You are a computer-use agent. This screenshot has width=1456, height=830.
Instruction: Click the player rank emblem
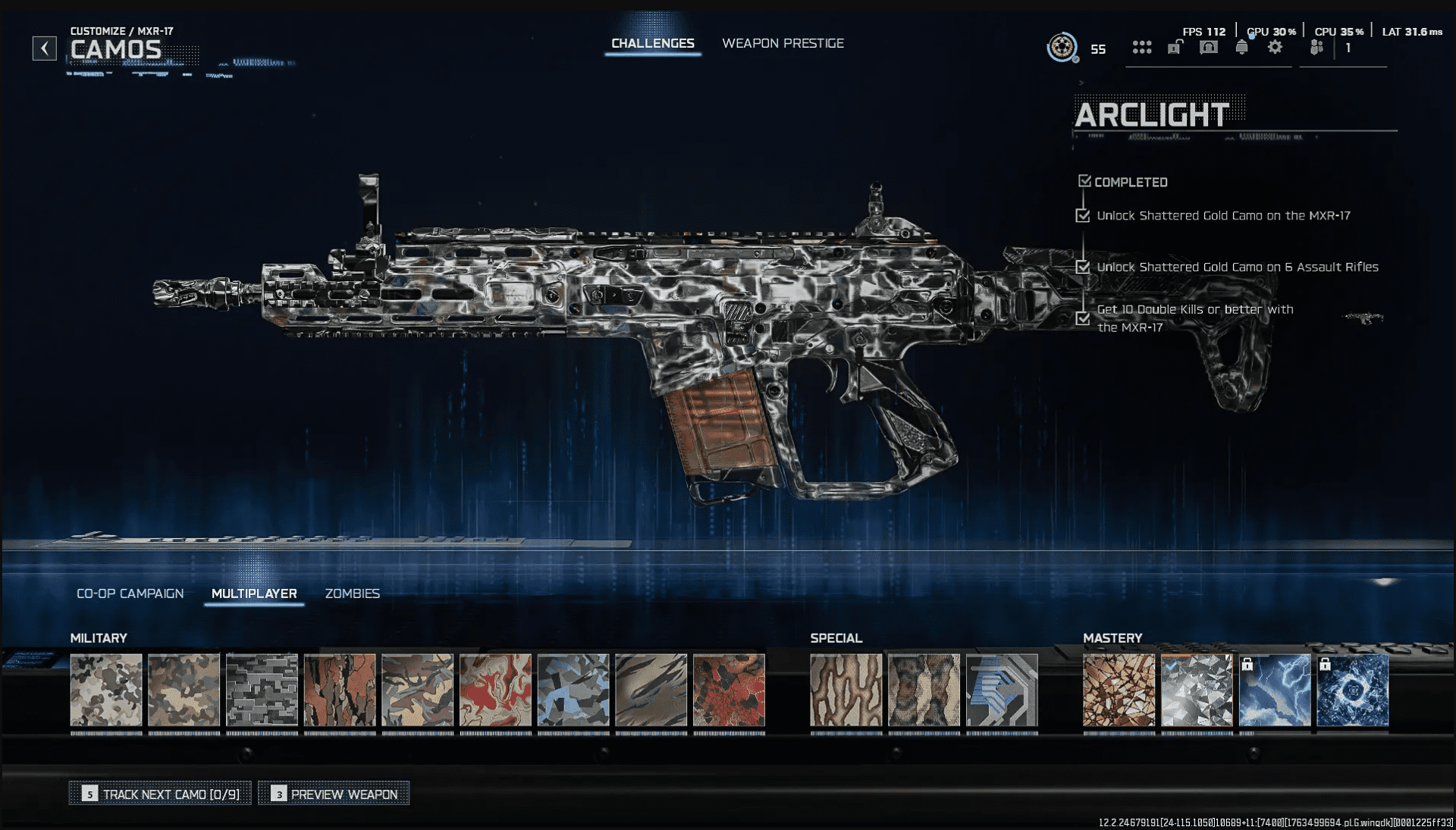[1062, 47]
